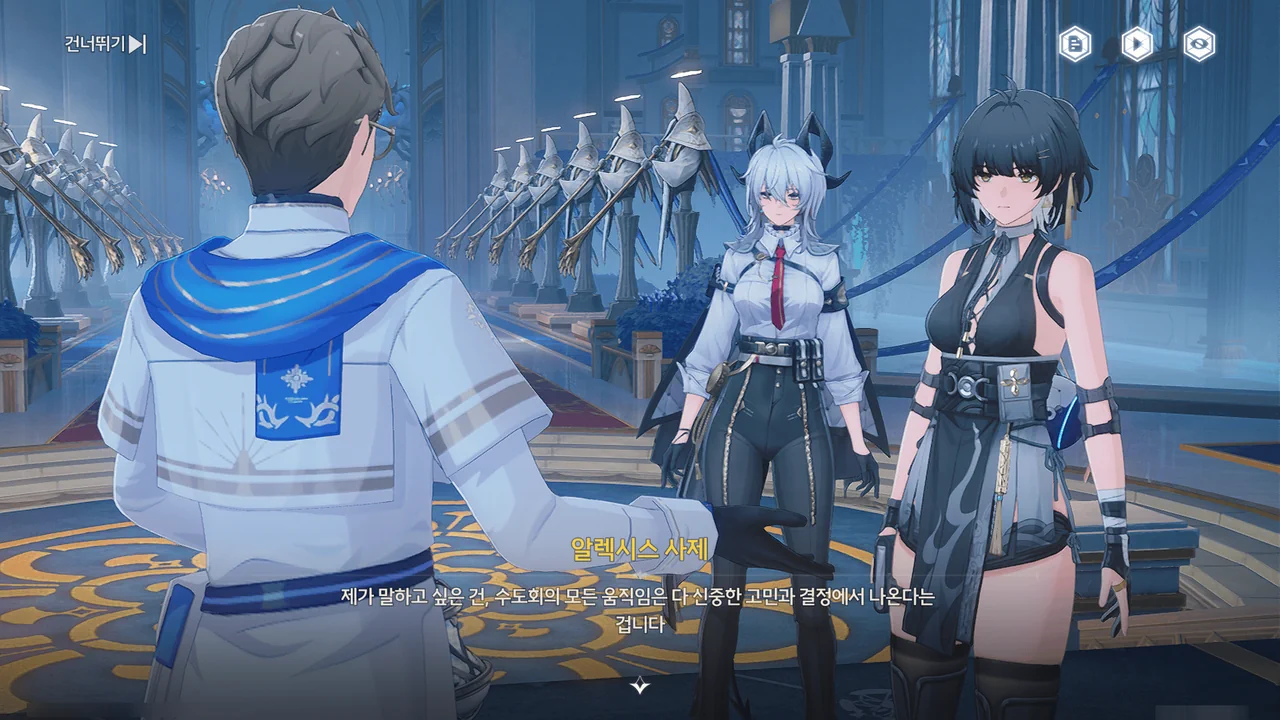The height and width of the screenshot is (720, 1280).
Task: Open the dialogue log icon
Action: coord(1075,44)
